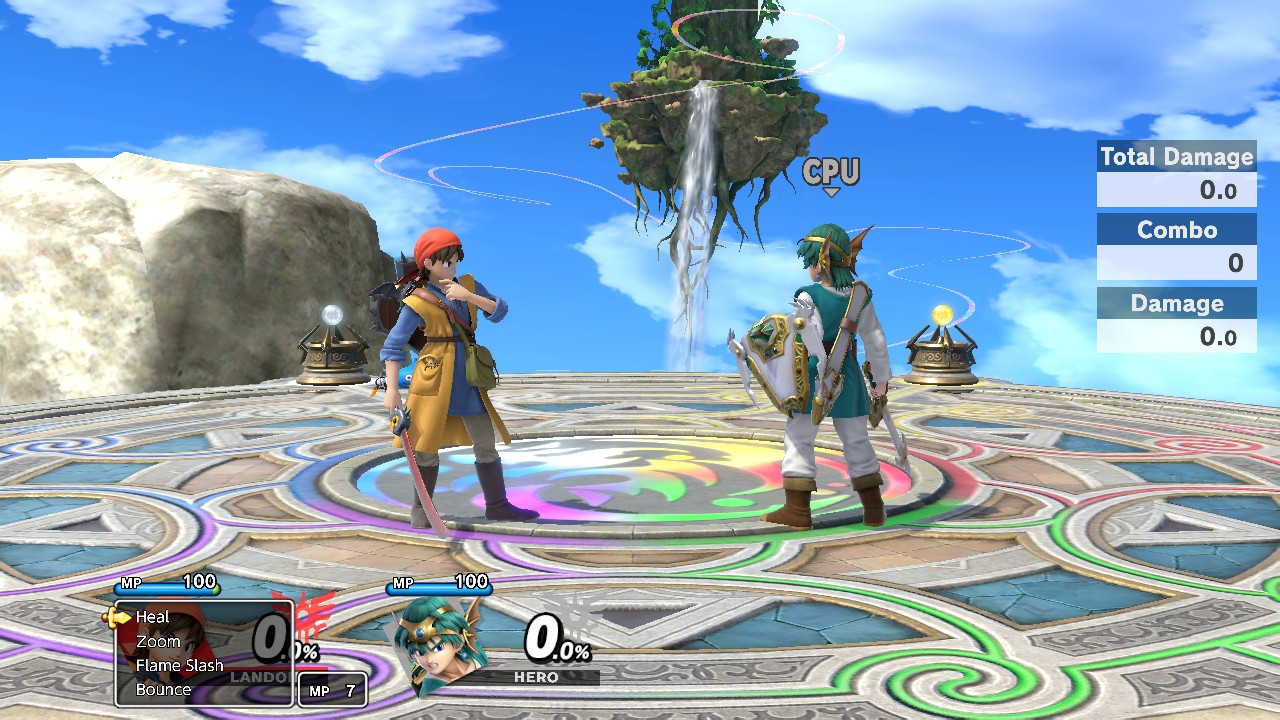Viewport: 1280px width, 720px height.
Task: Choose Flame Slash in the command list
Action: 180,665
